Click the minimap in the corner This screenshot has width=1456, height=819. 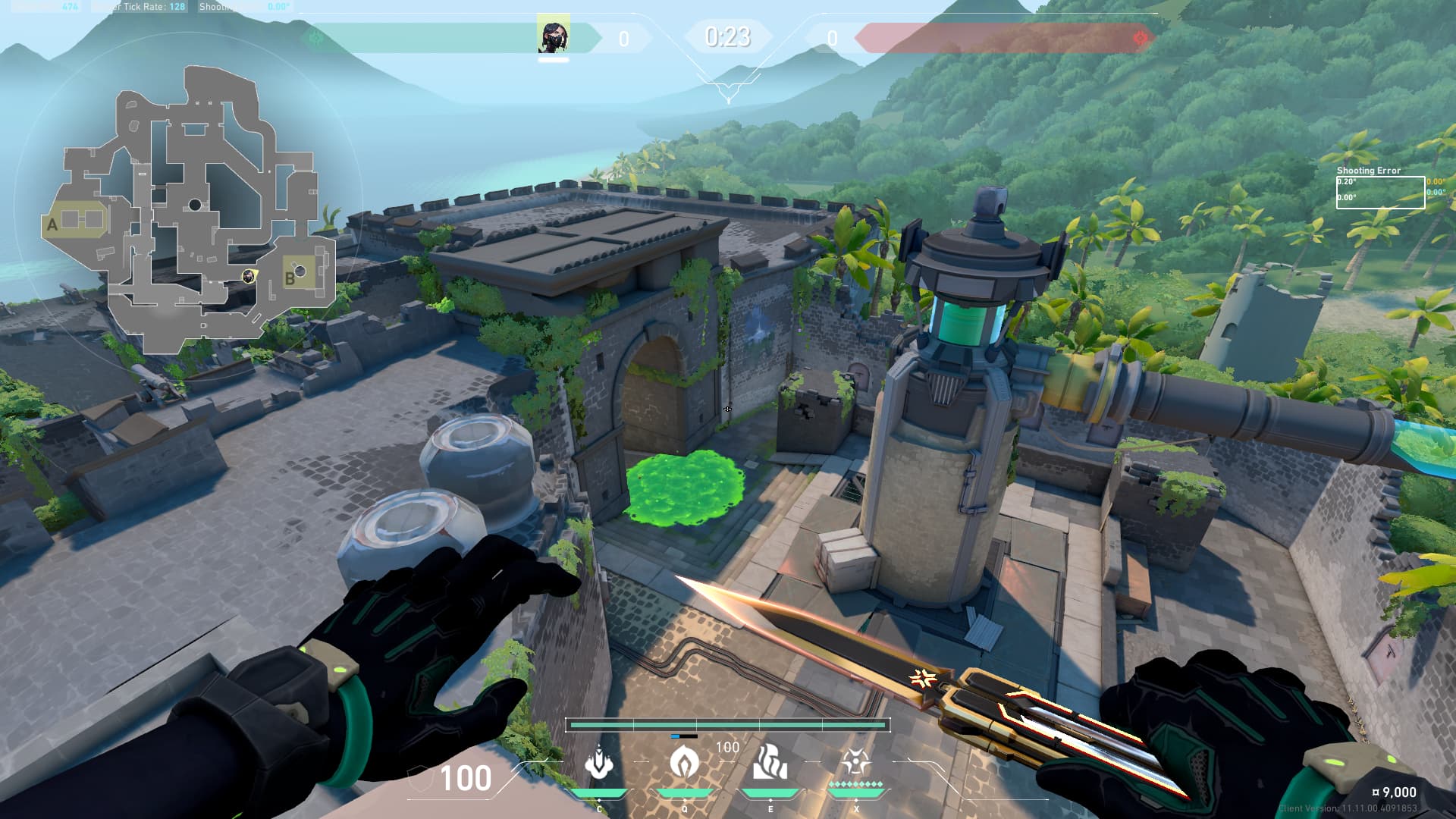[x=190, y=209]
